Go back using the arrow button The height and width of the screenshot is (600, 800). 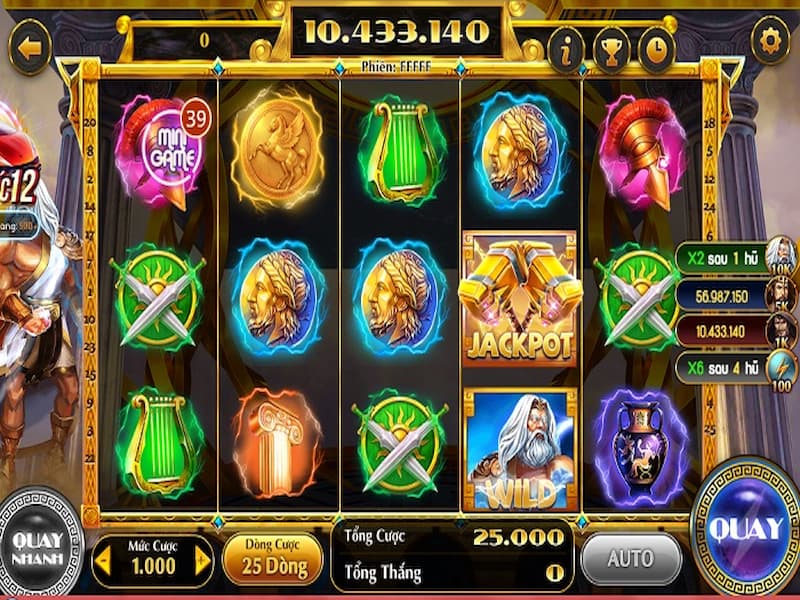click(x=29, y=47)
